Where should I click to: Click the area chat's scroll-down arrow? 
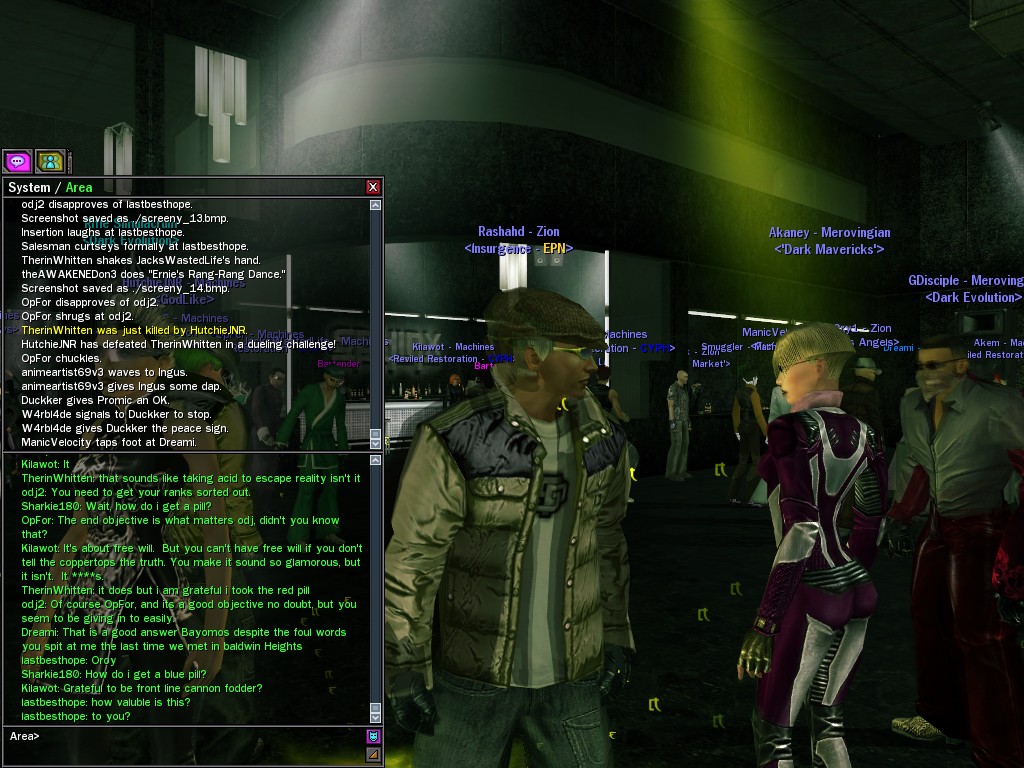click(376, 716)
